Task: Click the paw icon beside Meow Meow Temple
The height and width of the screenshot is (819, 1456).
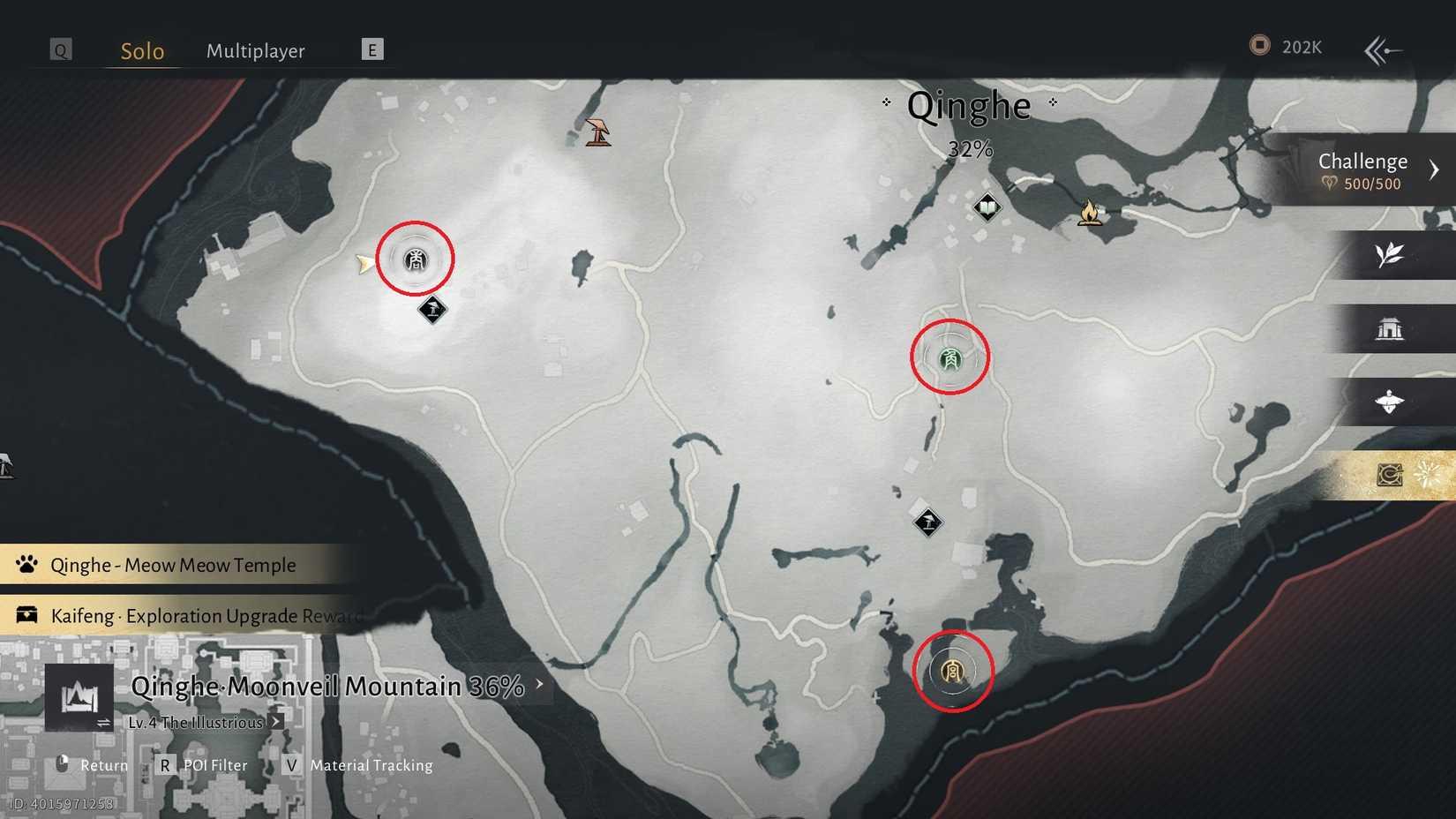Action: [x=26, y=564]
